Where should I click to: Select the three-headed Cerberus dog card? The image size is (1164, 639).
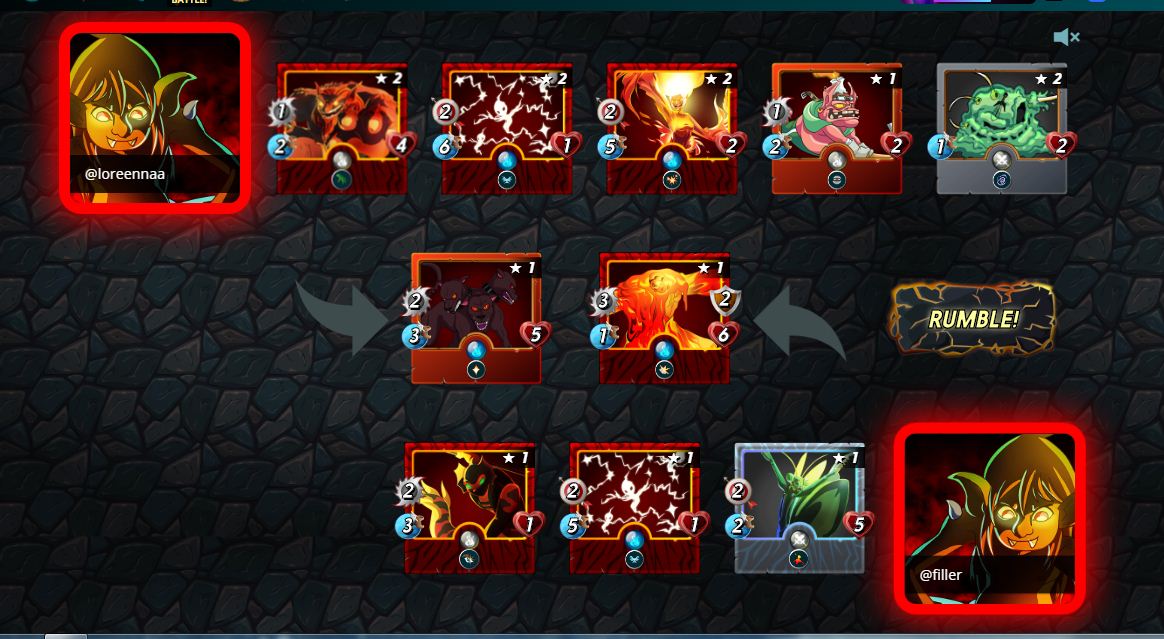(x=476, y=317)
